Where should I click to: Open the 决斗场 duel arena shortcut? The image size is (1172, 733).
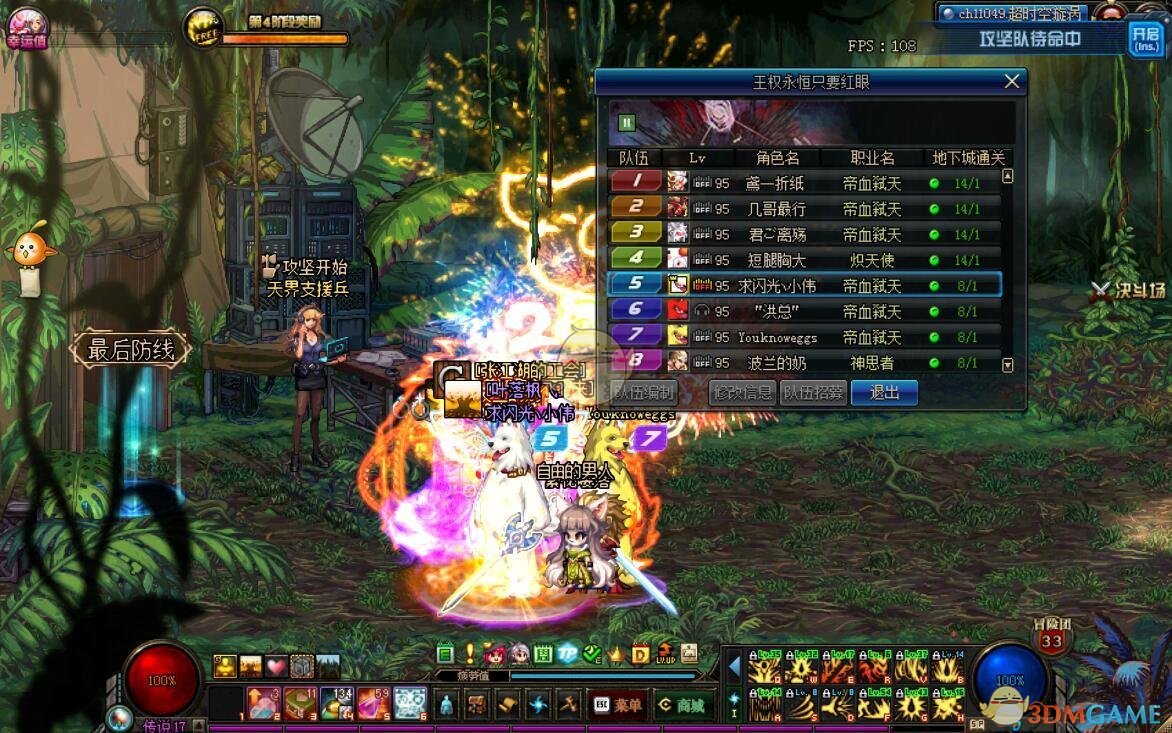[x=1128, y=290]
